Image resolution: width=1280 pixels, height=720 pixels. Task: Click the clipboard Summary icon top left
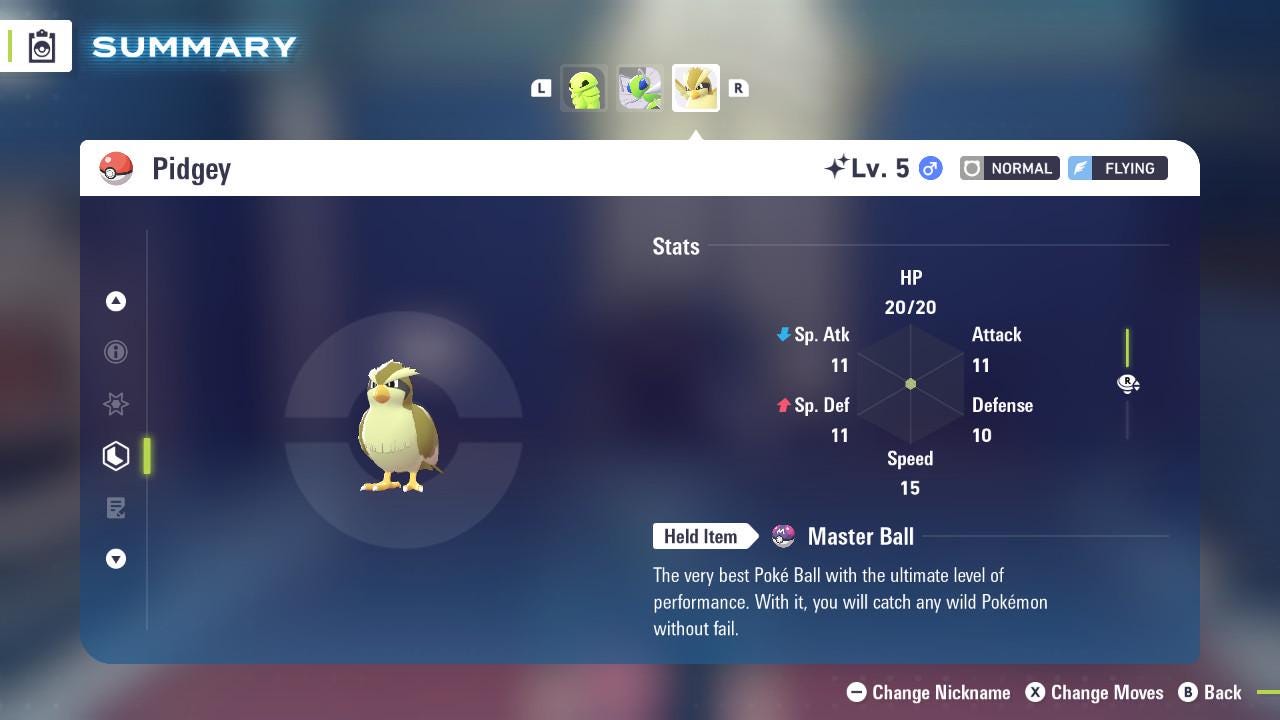pos(40,45)
